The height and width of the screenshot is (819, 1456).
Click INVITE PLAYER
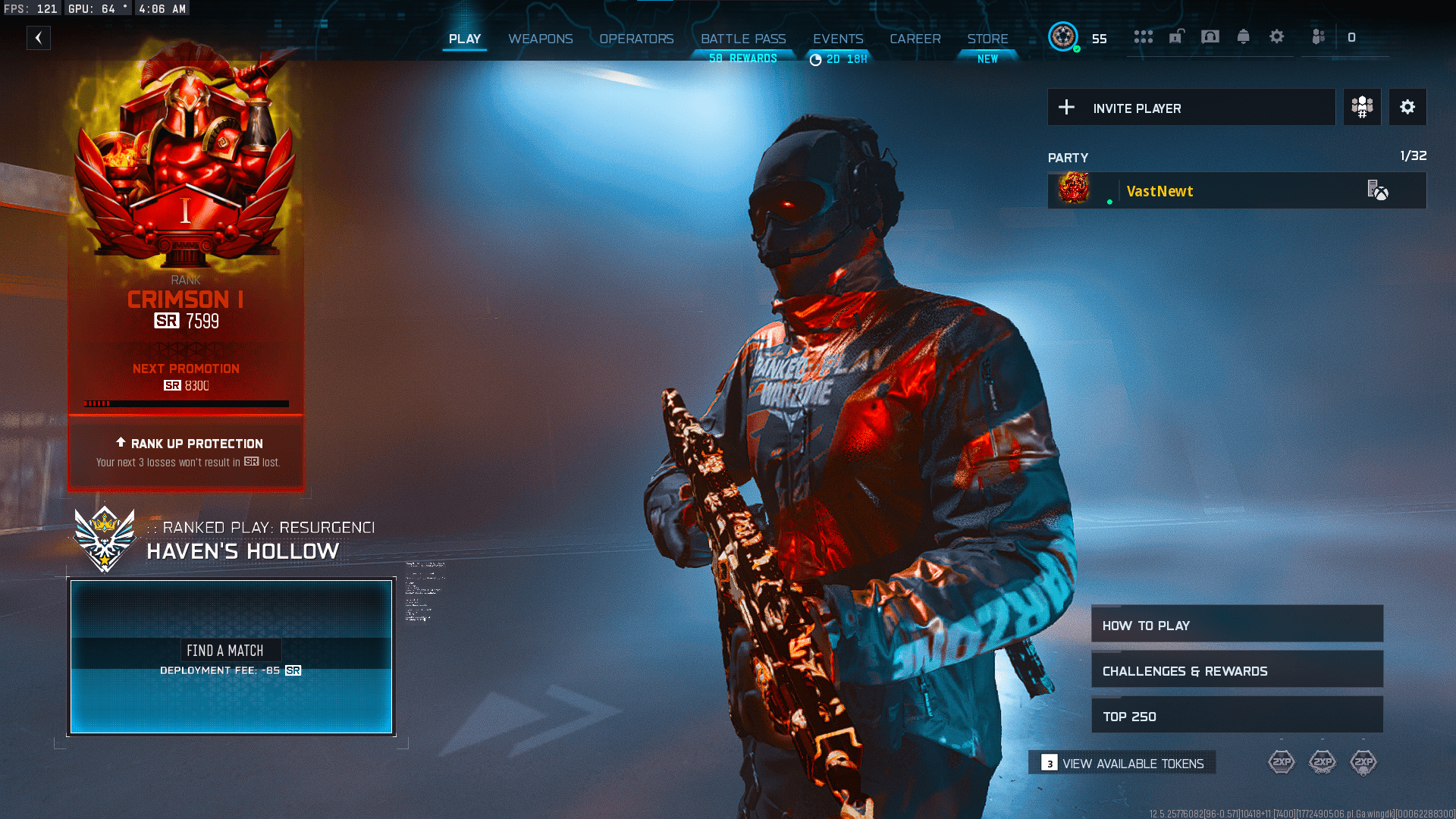1191,107
